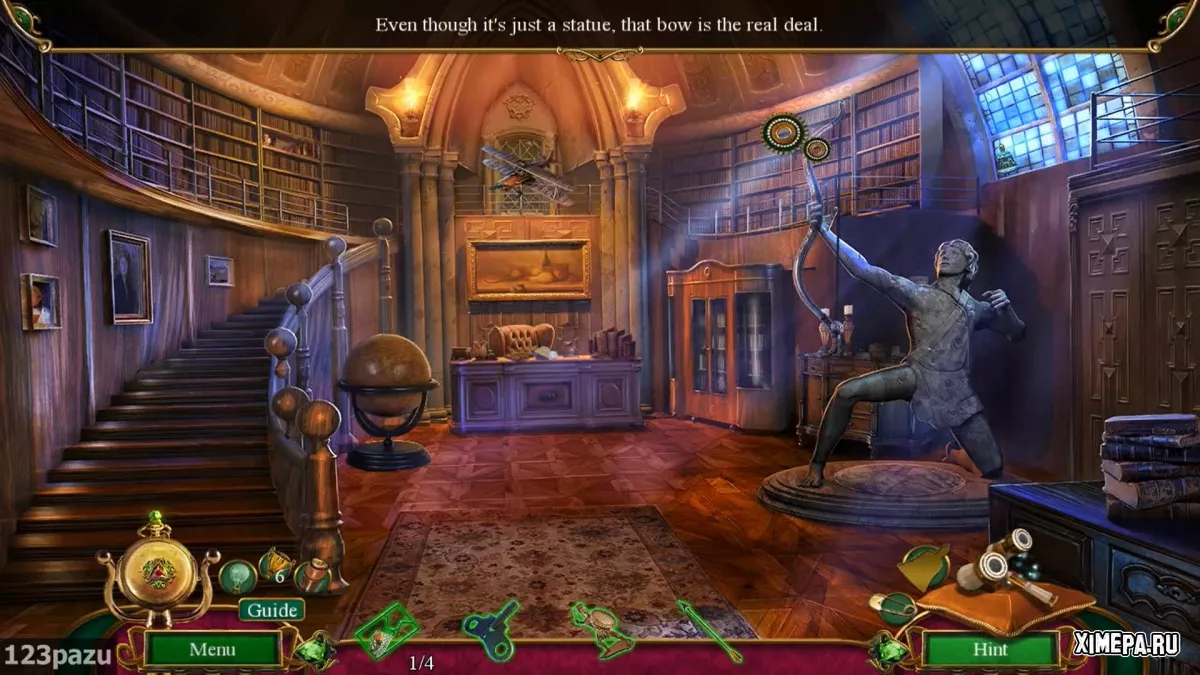
Task: Click the golden bell icon
Action: [925, 568]
